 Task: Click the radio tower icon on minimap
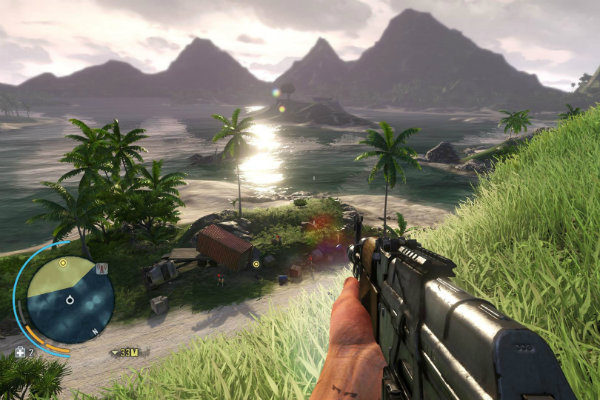click(x=101, y=269)
